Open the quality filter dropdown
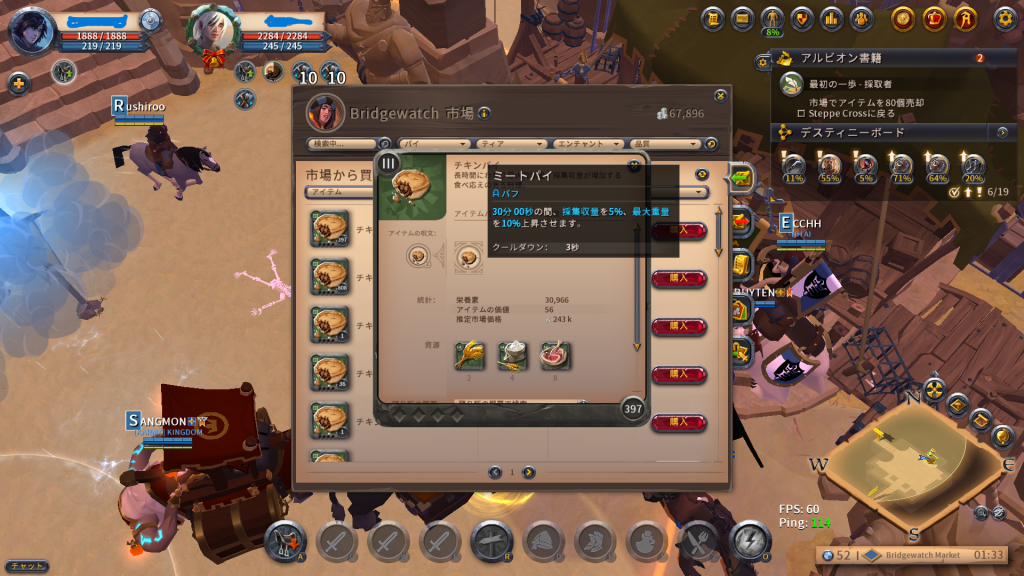Image resolution: width=1024 pixels, height=576 pixels. click(x=665, y=144)
